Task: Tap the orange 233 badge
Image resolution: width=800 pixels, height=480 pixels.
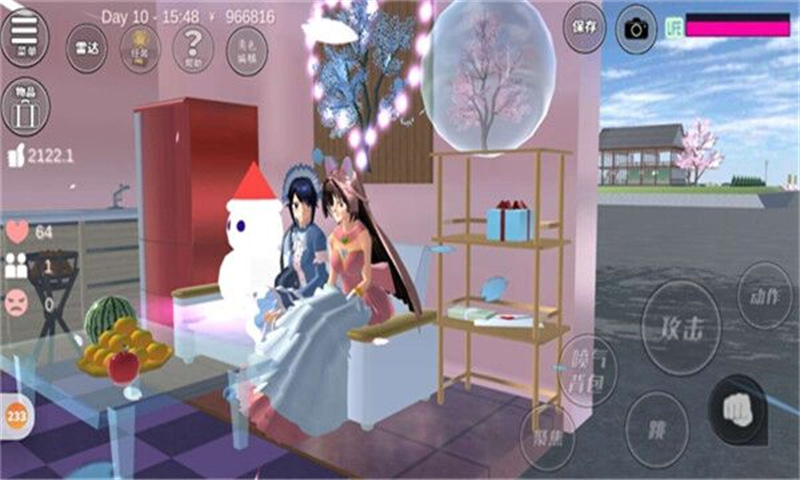Action: [x=15, y=416]
